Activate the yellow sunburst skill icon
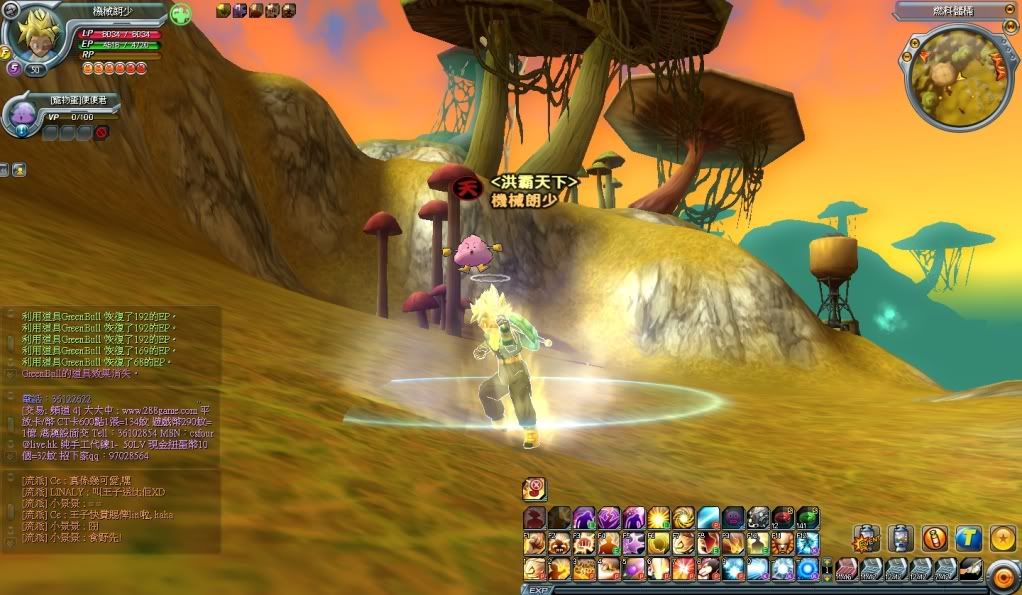 (x=657, y=518)
